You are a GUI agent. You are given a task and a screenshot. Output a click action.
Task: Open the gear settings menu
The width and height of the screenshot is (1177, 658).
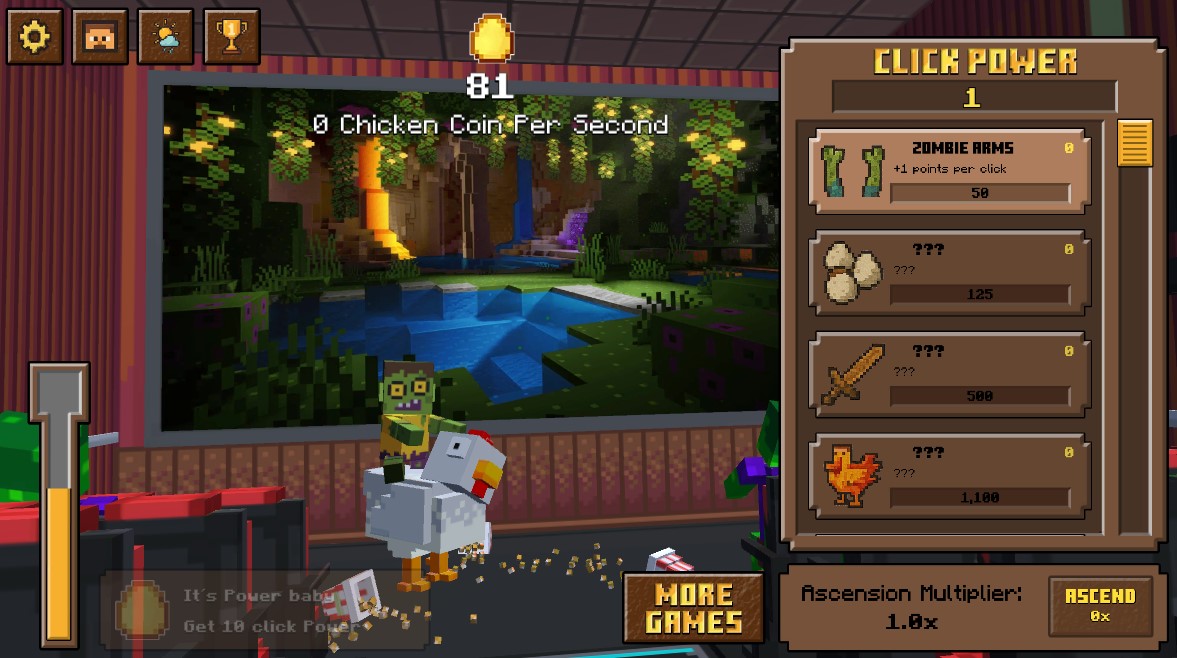[35, 38]
